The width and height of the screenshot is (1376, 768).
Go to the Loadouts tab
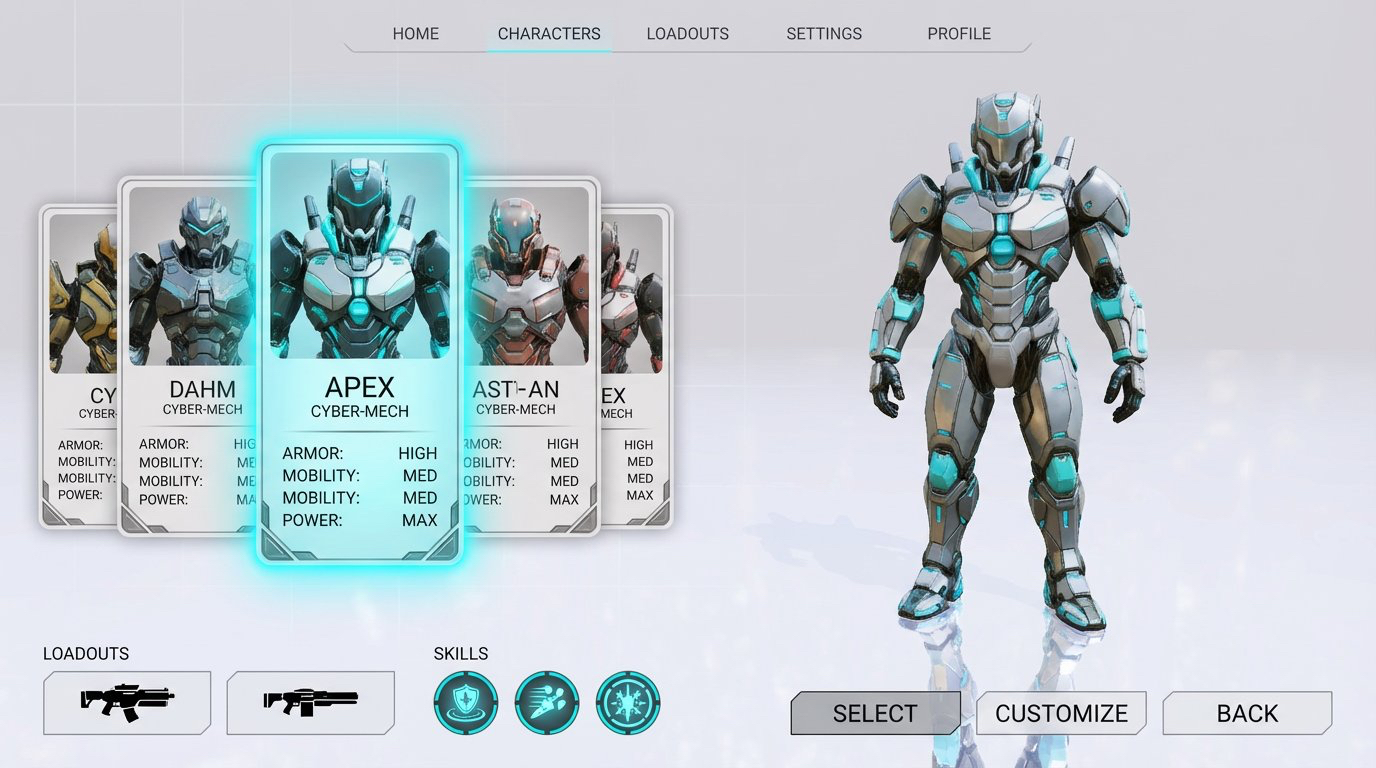coord(687,34)
